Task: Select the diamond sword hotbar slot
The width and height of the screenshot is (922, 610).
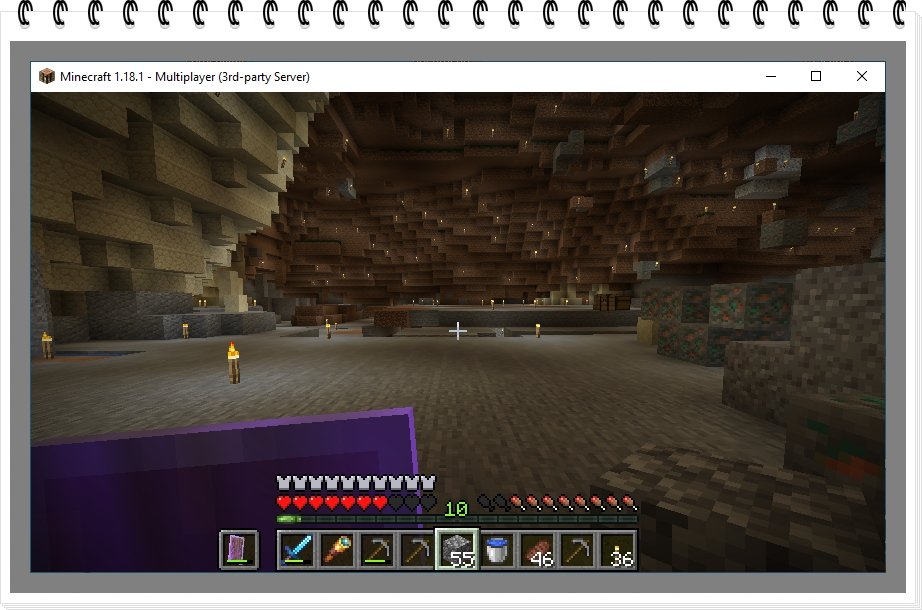Action: click(297, 549)
